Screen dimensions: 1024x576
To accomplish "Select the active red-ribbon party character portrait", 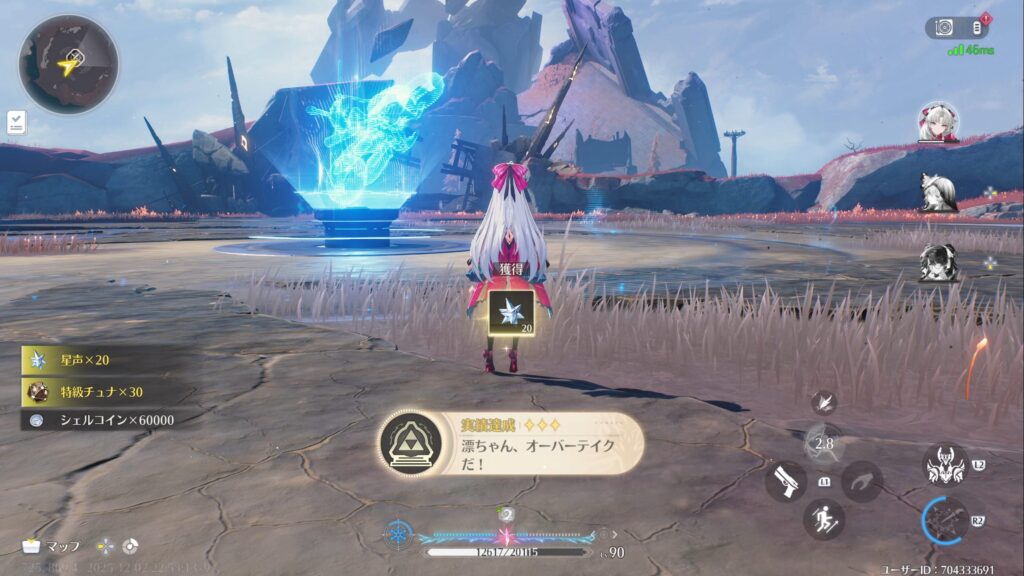I will click(938, 122).
